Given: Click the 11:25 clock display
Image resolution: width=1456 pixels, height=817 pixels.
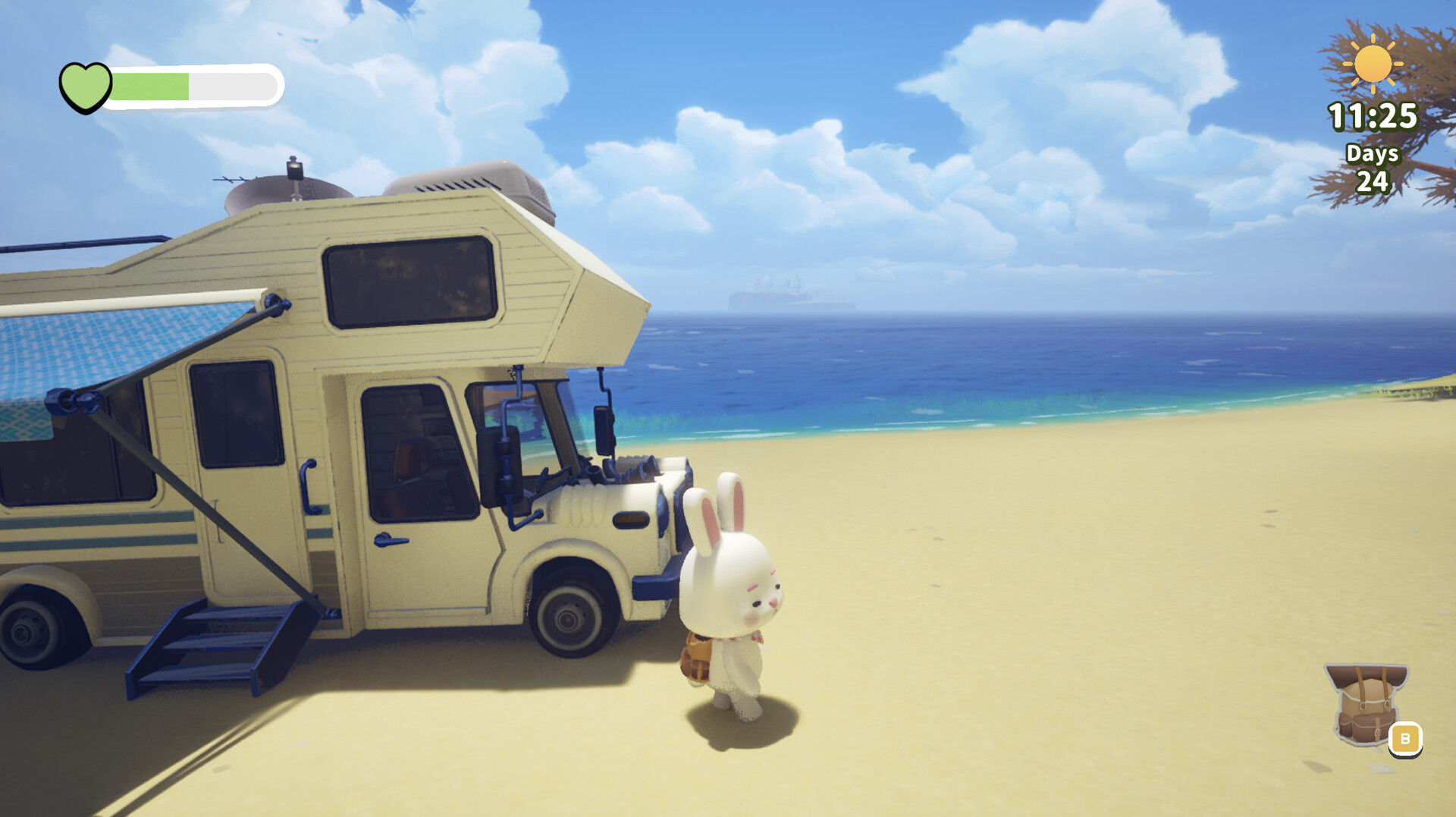Looking at the screenshot, I should [x=1374, y=115].
